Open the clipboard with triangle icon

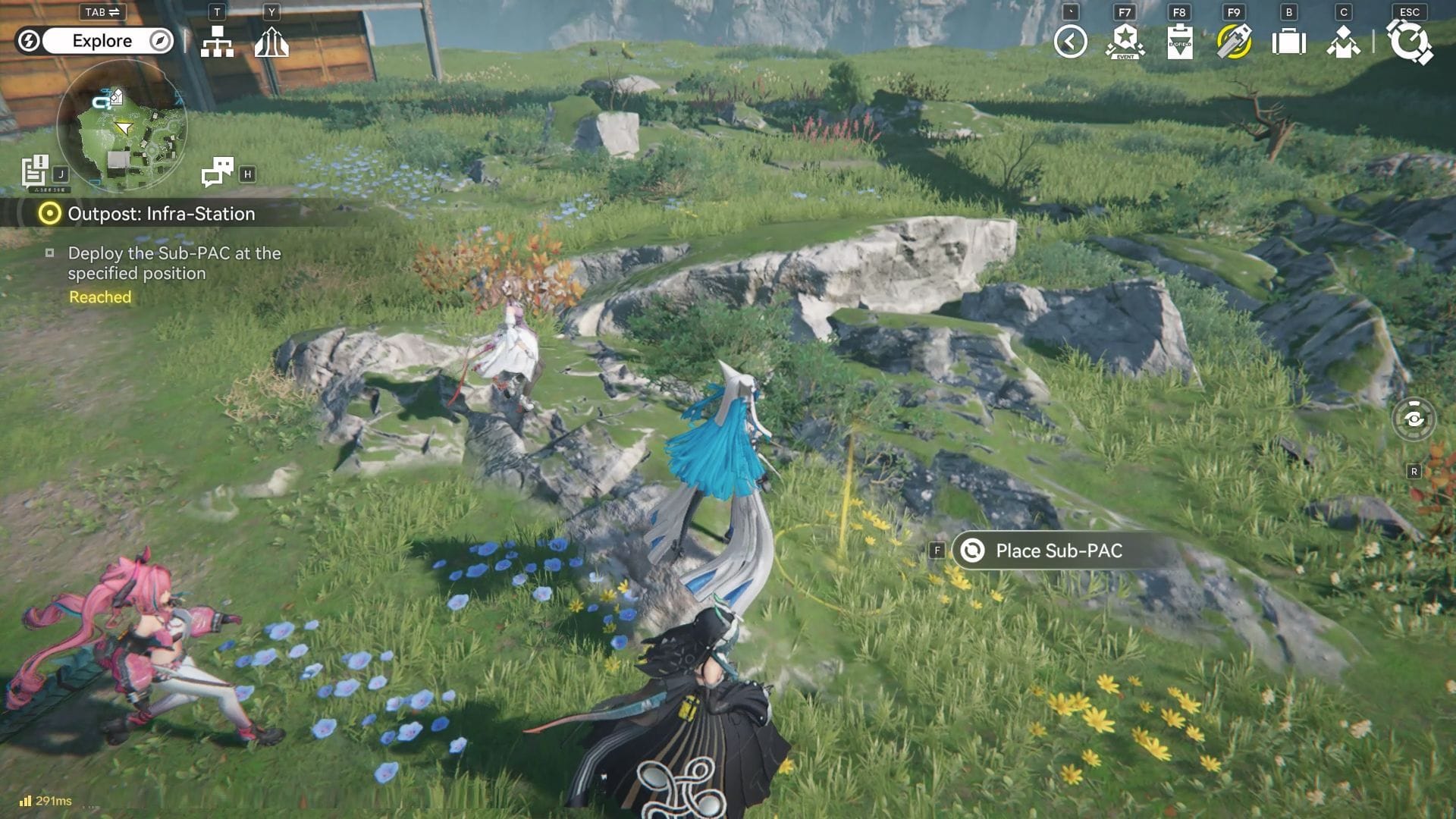click(1179, 42)
